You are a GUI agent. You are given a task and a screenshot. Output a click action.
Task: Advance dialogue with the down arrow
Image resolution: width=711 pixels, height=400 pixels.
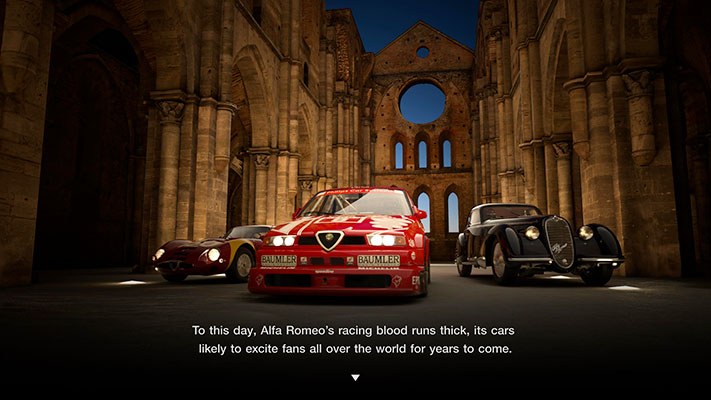355,378
